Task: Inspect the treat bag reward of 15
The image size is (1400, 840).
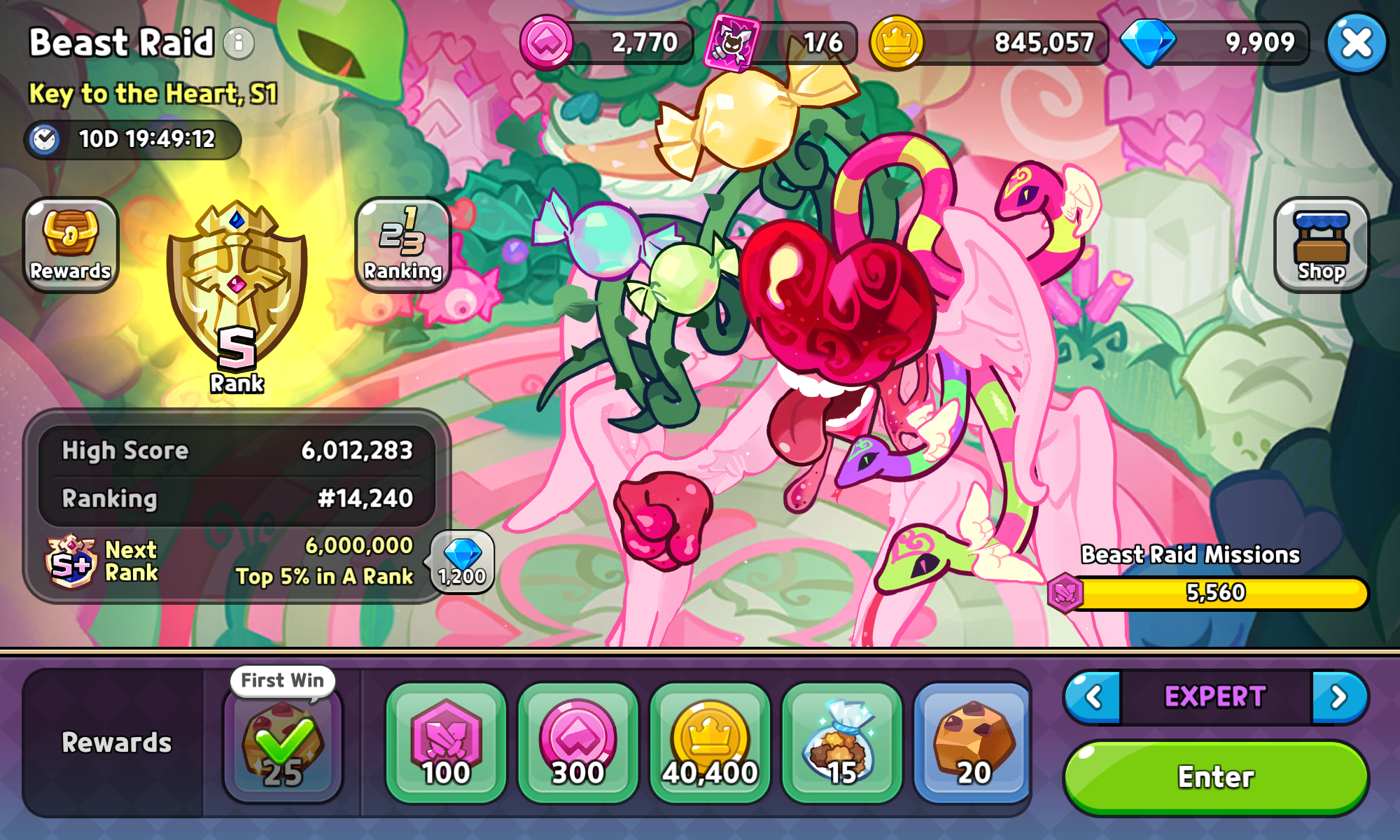Action: (x=841, y=743)
